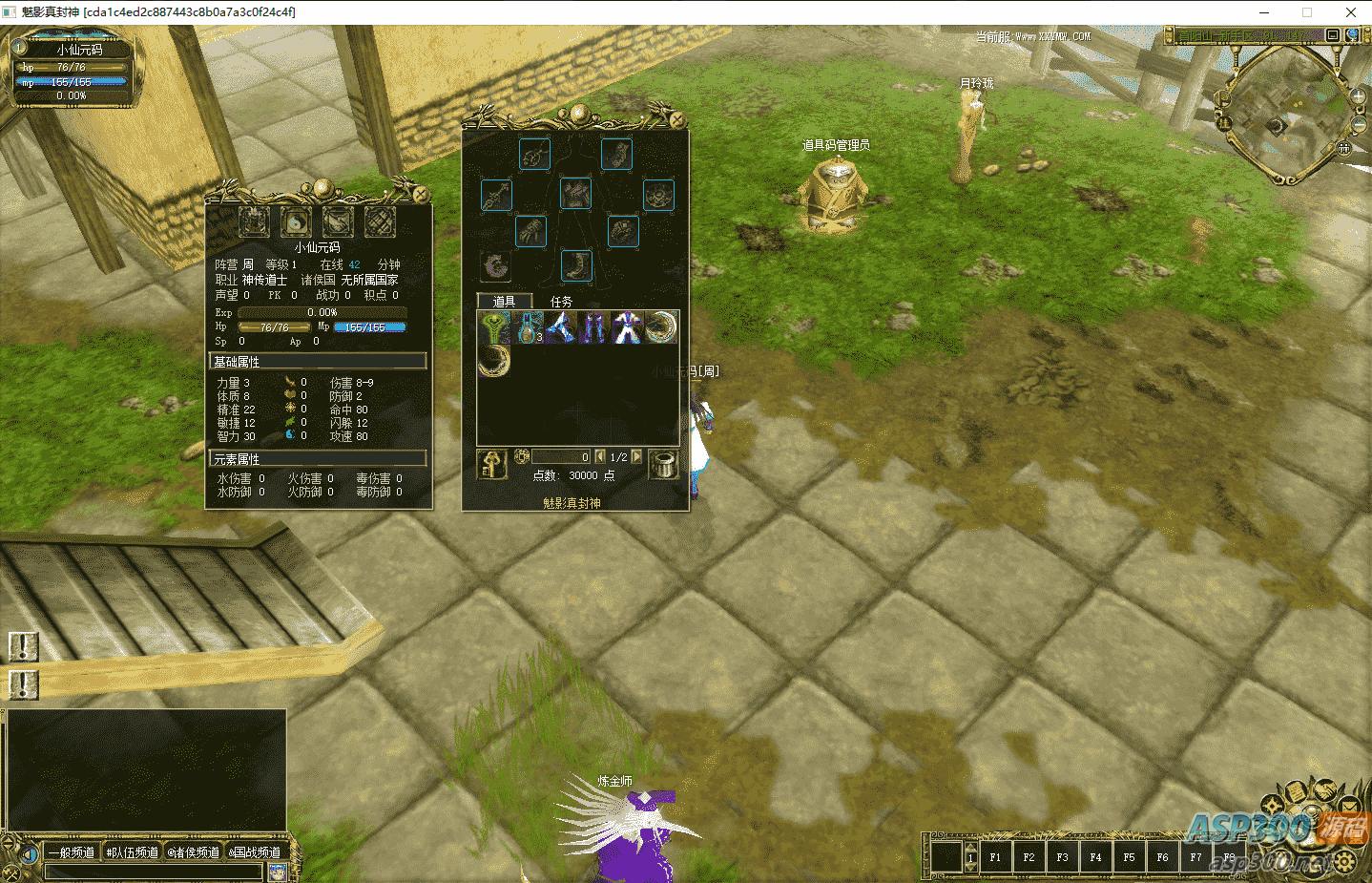Click the golden key lock button
The width and height of the screenshot is (1372, 883).
point(492,465)
